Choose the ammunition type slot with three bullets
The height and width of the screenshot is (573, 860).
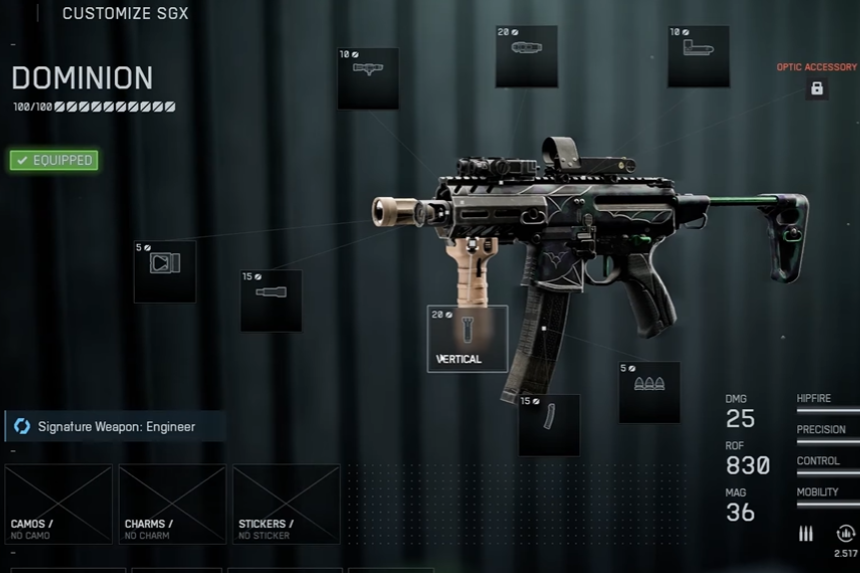click(649, 391)
